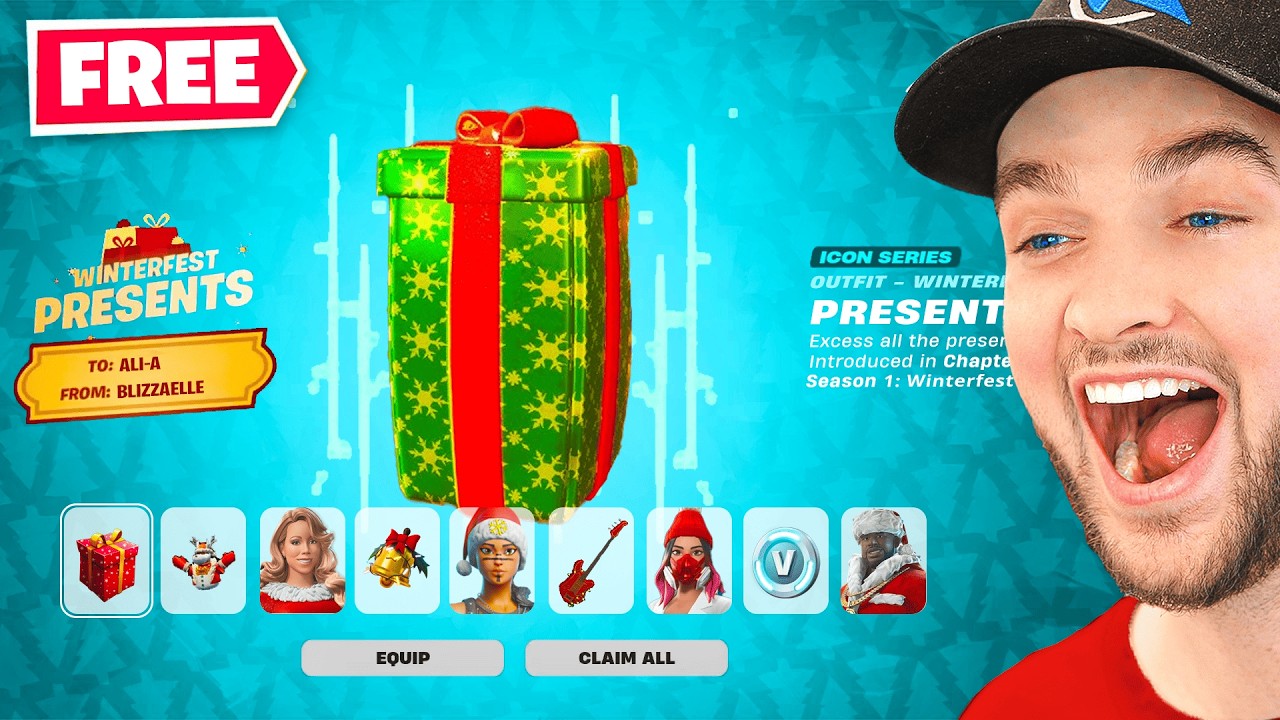1280x720 pixels.
Task: Select the V-Bucks reward icon
Action: tap(785, 561)
